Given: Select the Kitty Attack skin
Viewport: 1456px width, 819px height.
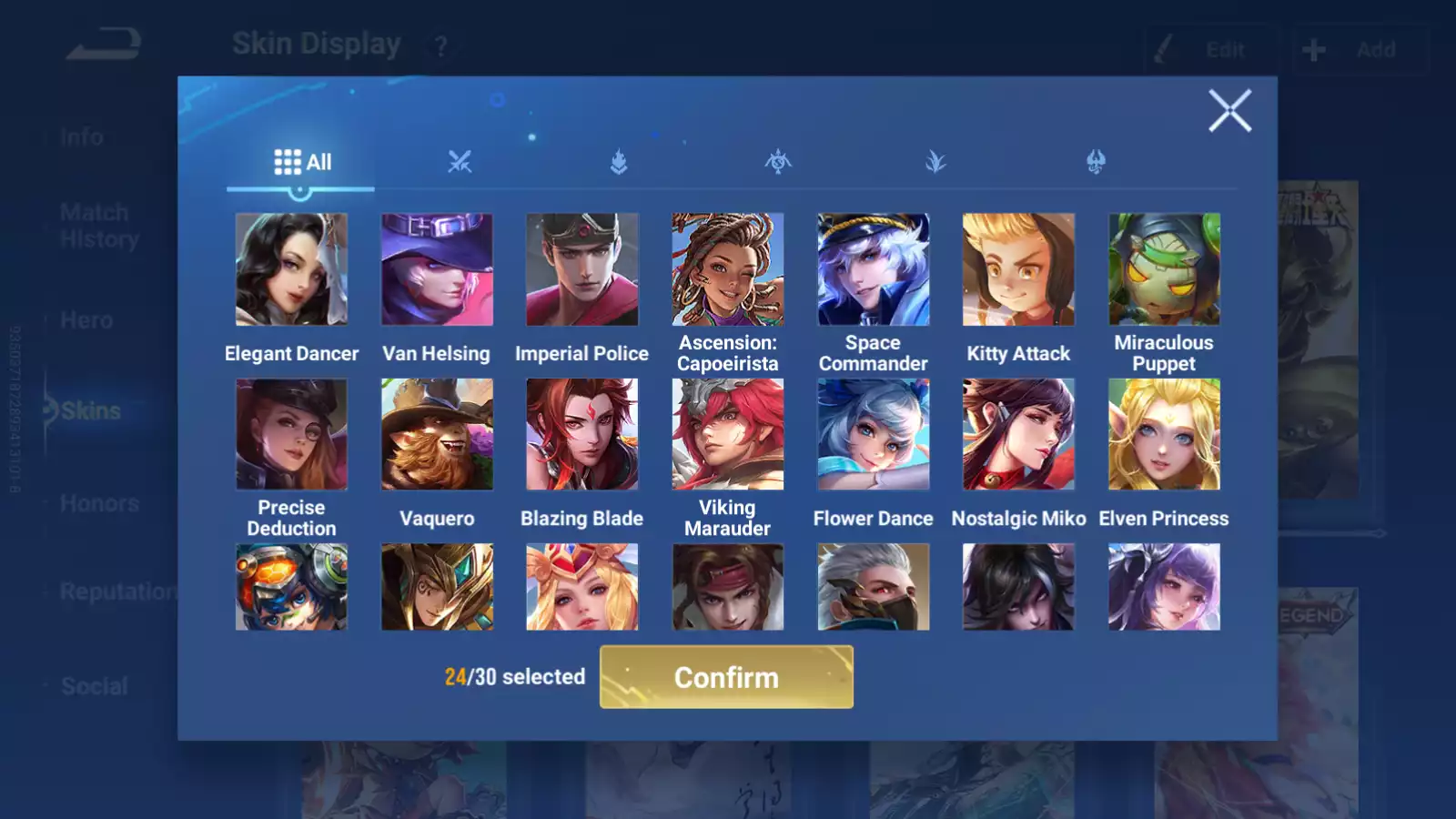Looking at the screenshot, I should (1018, 269).
